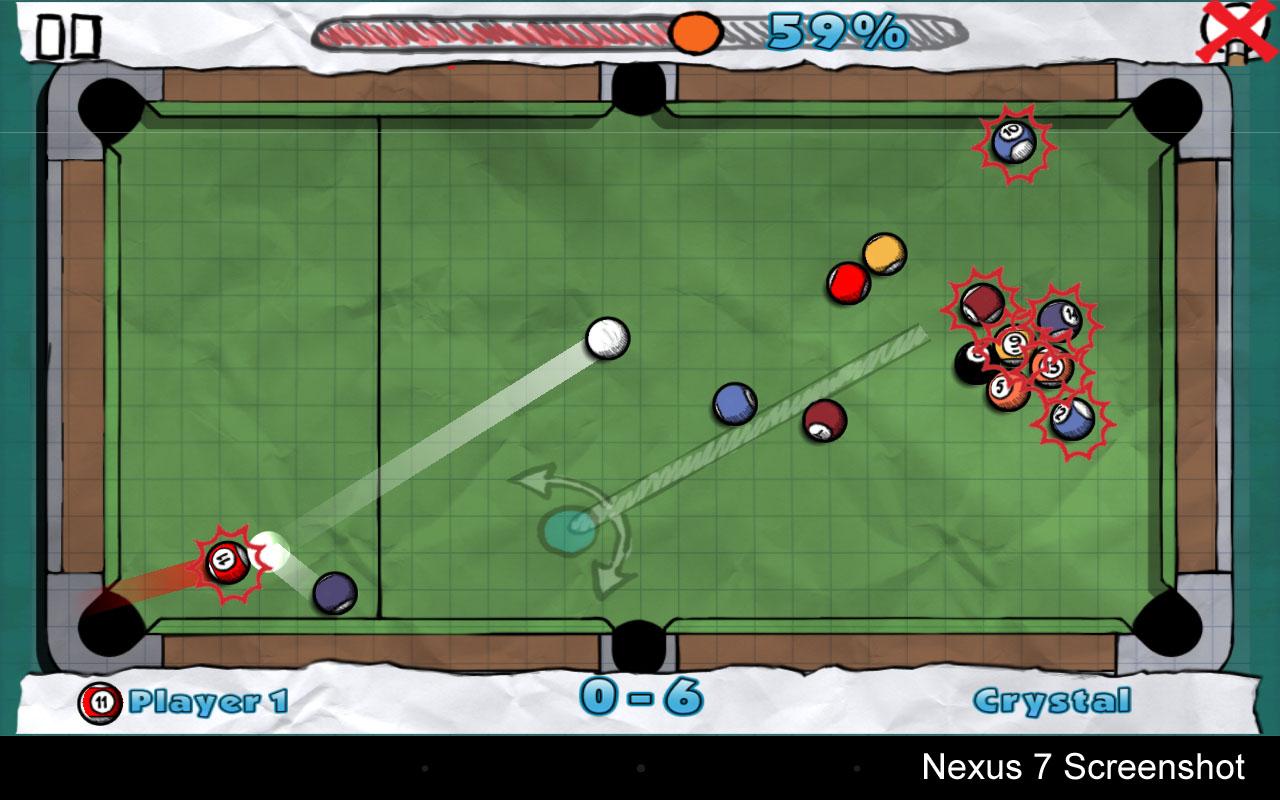Screen dimensions: 1280x800
Task: Click the purple 14 ball in the cluster
Action: 1059,317
